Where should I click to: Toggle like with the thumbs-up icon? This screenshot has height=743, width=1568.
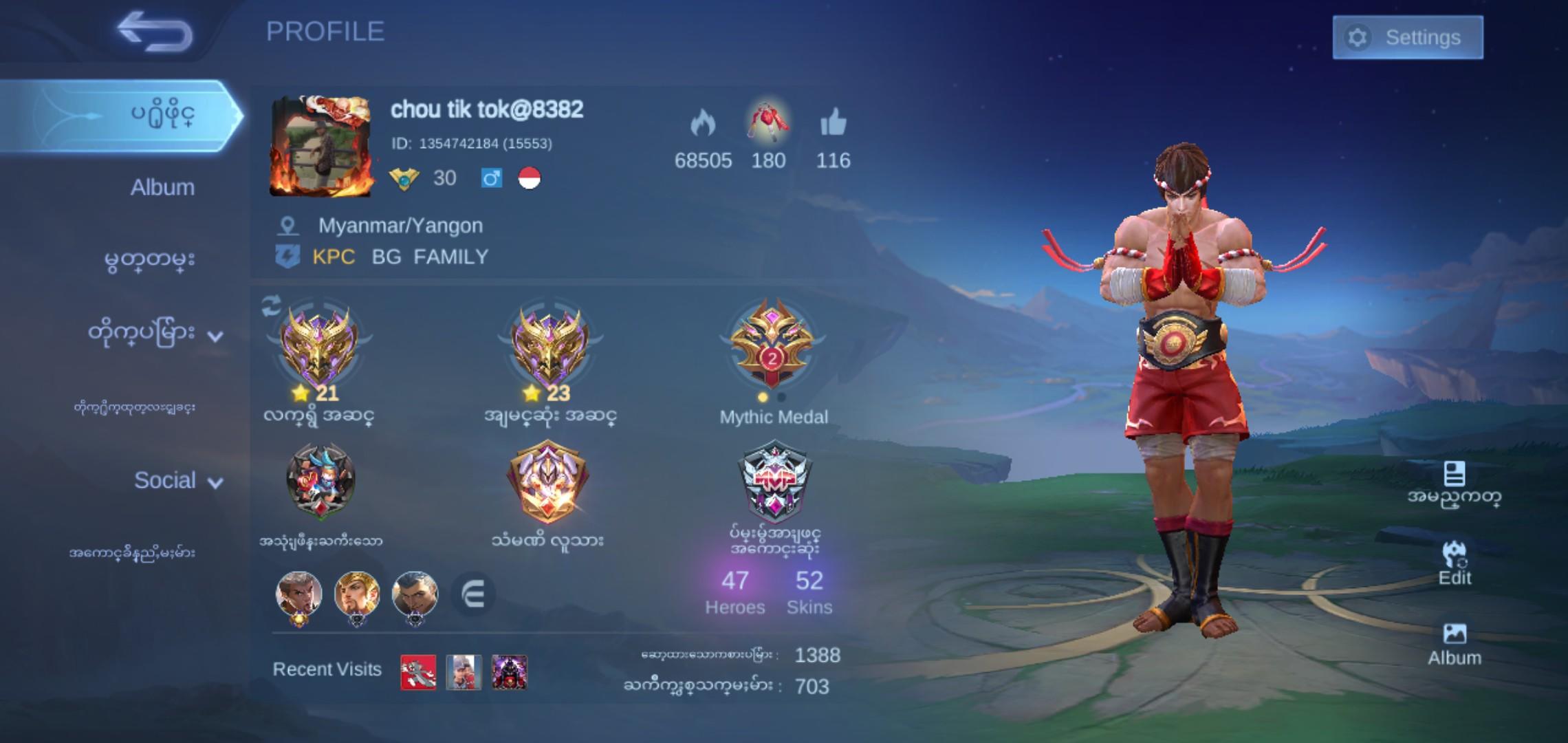pyautogui.click(x=832, y=122)
